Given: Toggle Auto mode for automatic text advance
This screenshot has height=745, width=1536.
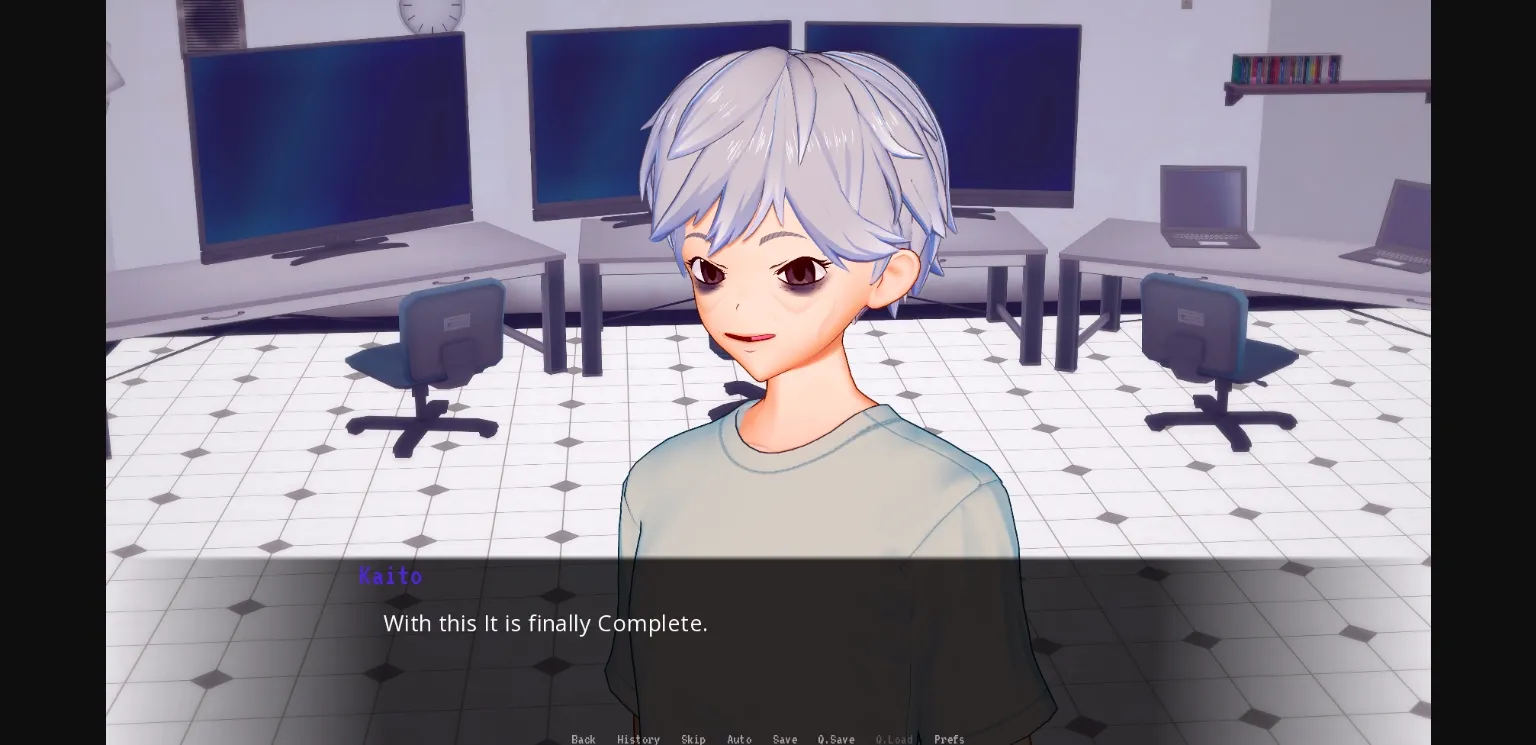Looking at the screenshot, I should tap(739, 739).
